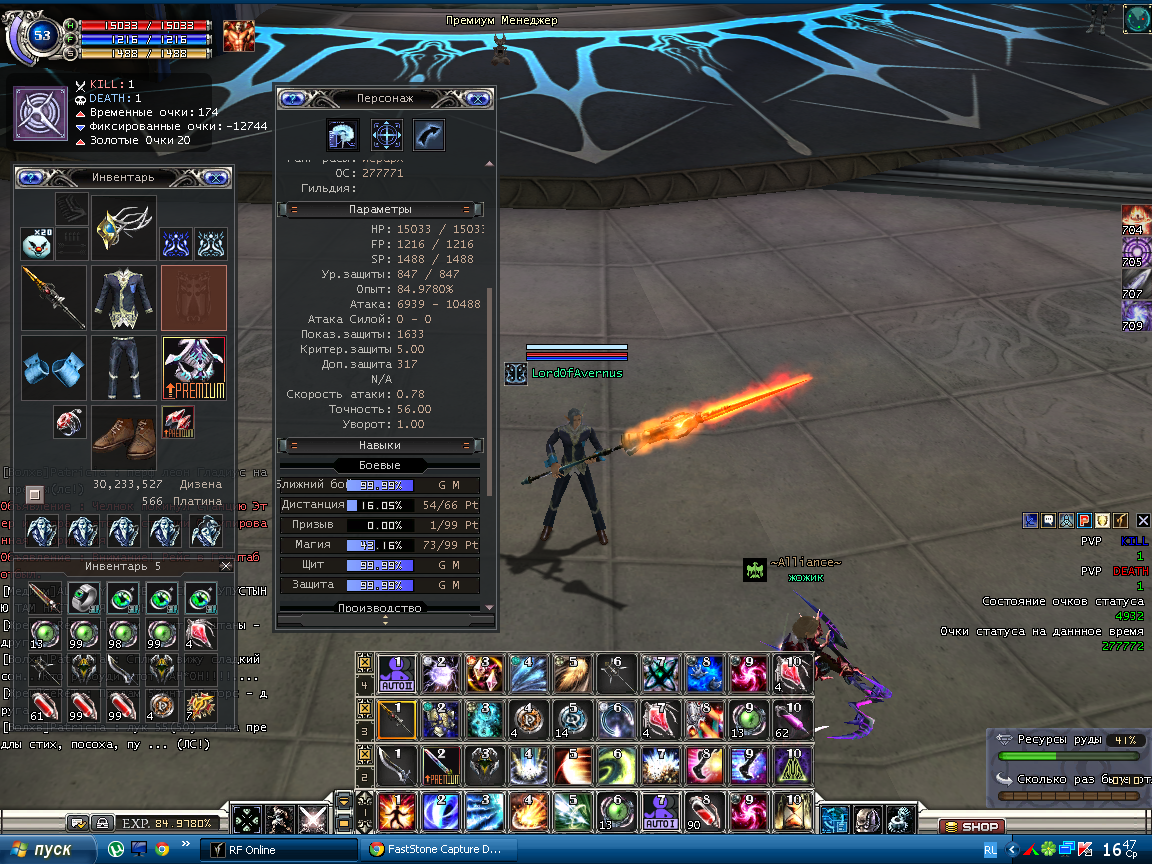
Task: Select the equipped horned helmet slot
Action: coord(124,228)
